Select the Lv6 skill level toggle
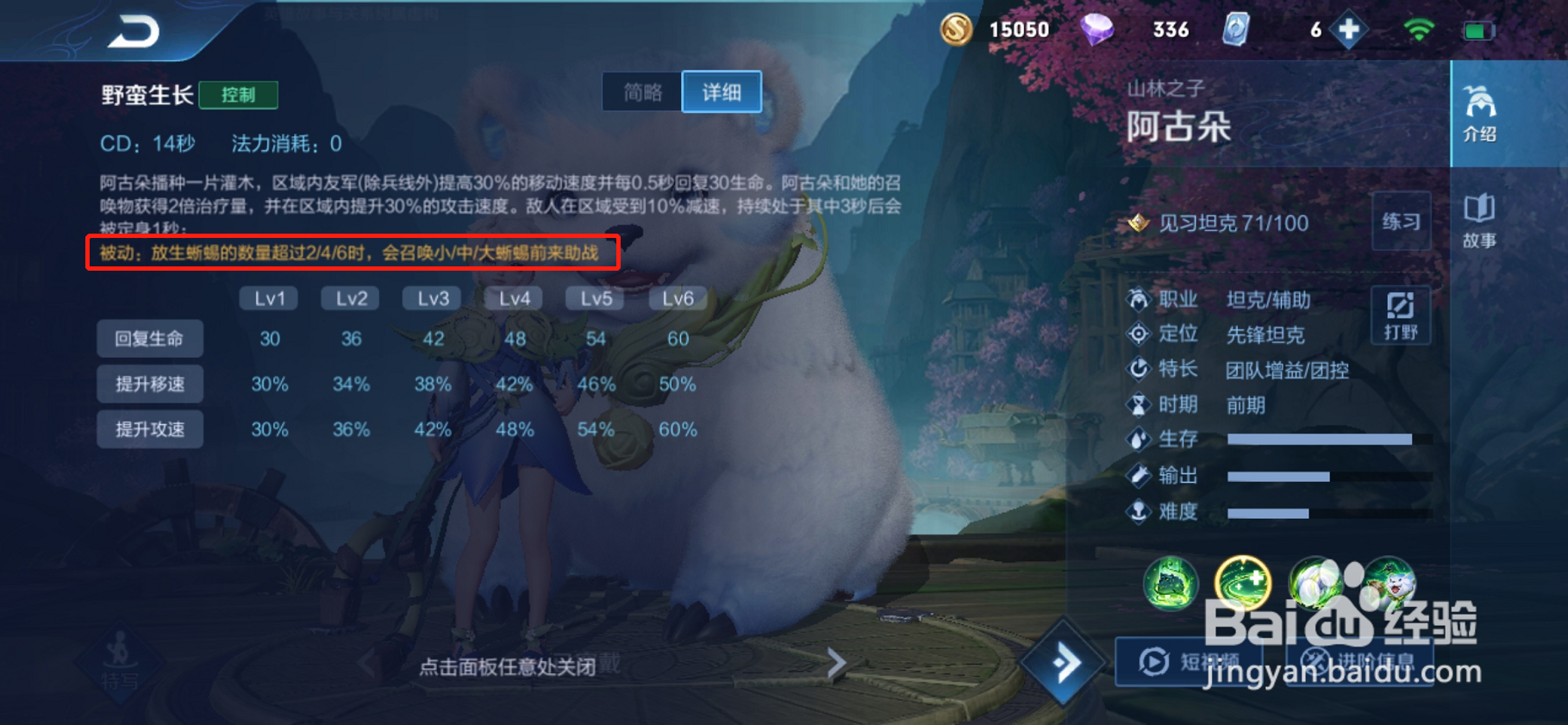1568x725 pixels. coord(676,297)
